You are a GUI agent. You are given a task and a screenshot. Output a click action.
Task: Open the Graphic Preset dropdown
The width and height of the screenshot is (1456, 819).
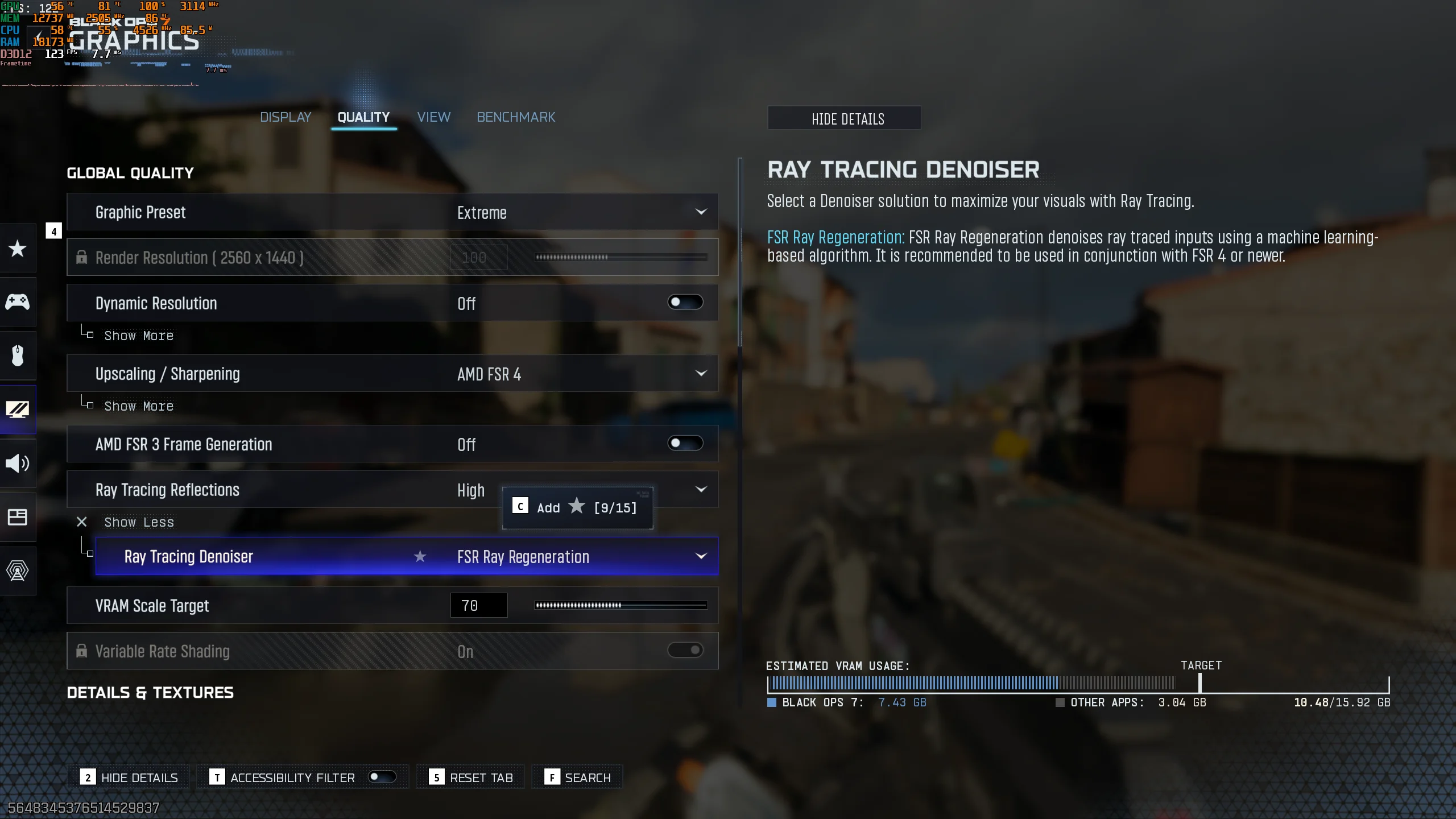pyautogui.click(x=701, y=212)
